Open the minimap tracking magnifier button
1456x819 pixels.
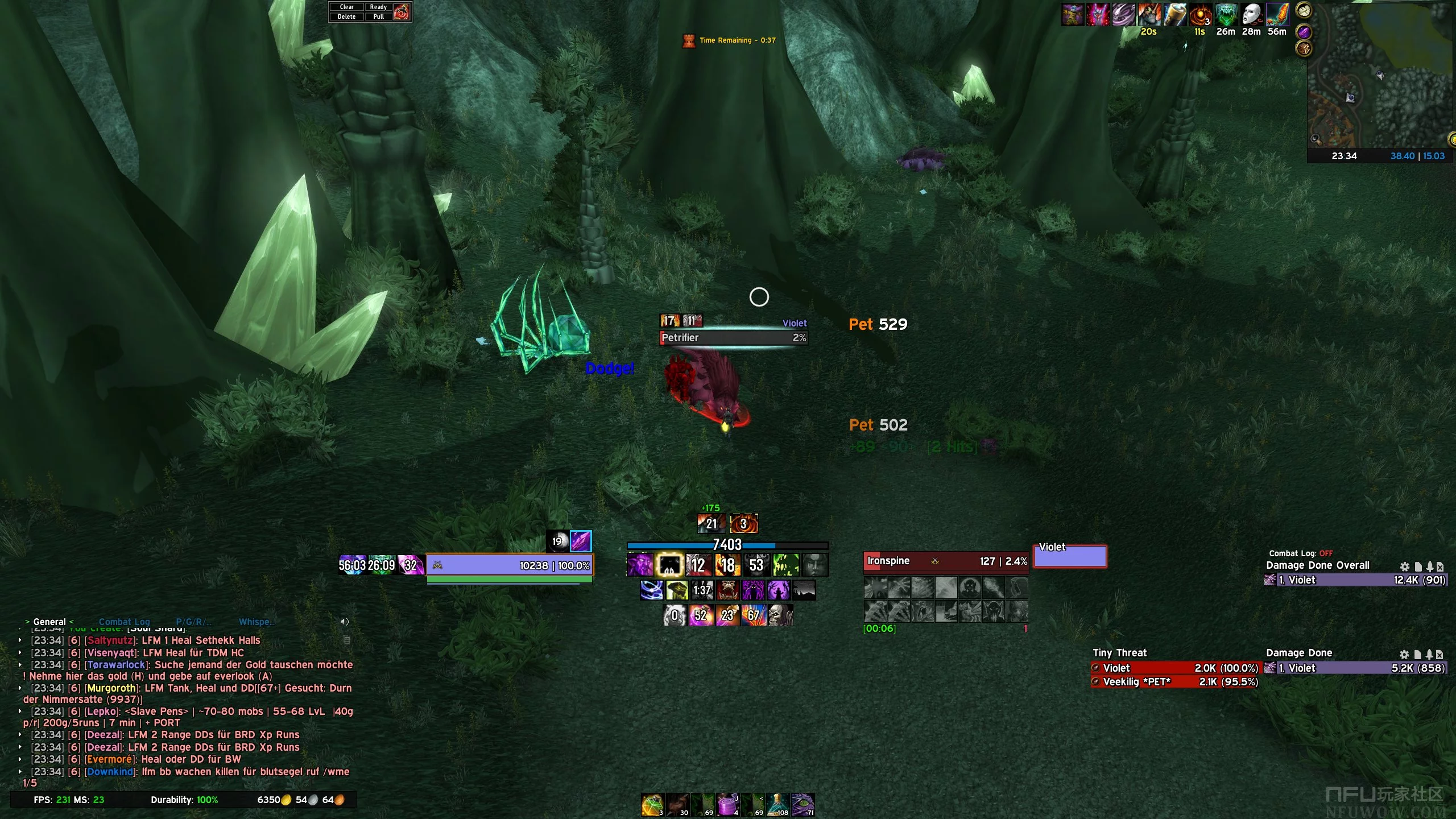tap(1314, 139)
